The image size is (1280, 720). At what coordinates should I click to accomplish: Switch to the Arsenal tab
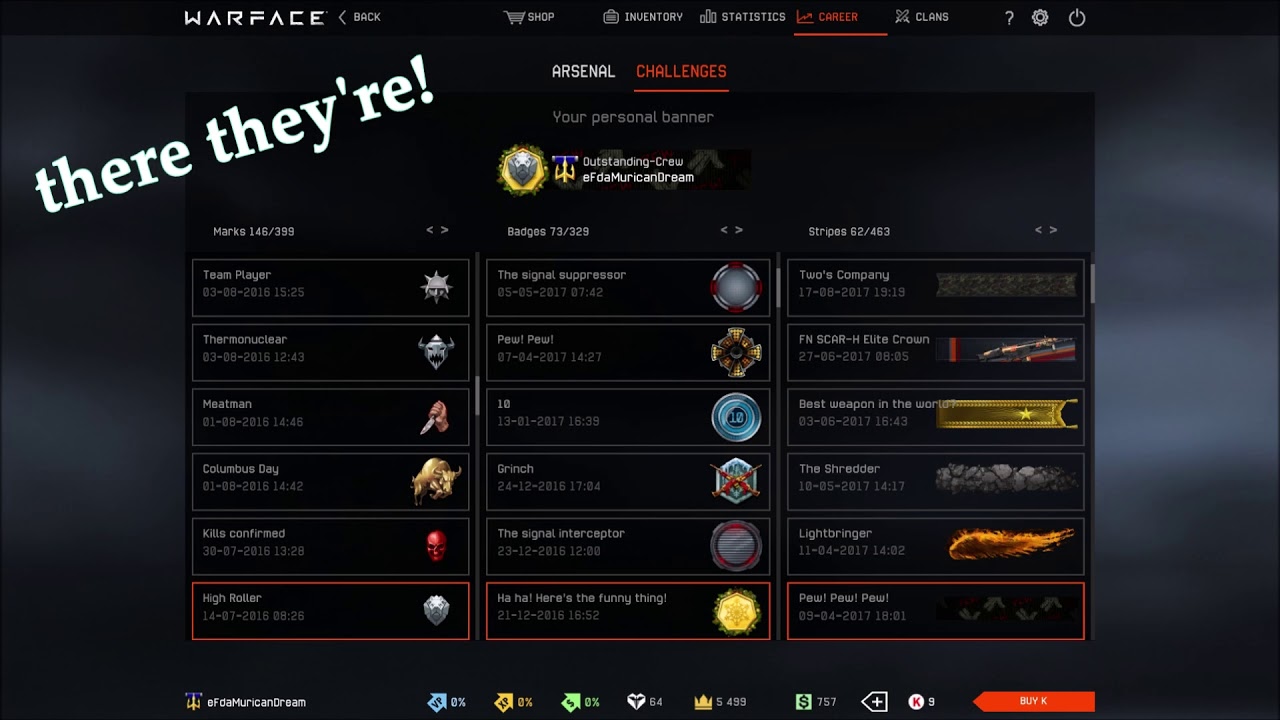point(583,71)
